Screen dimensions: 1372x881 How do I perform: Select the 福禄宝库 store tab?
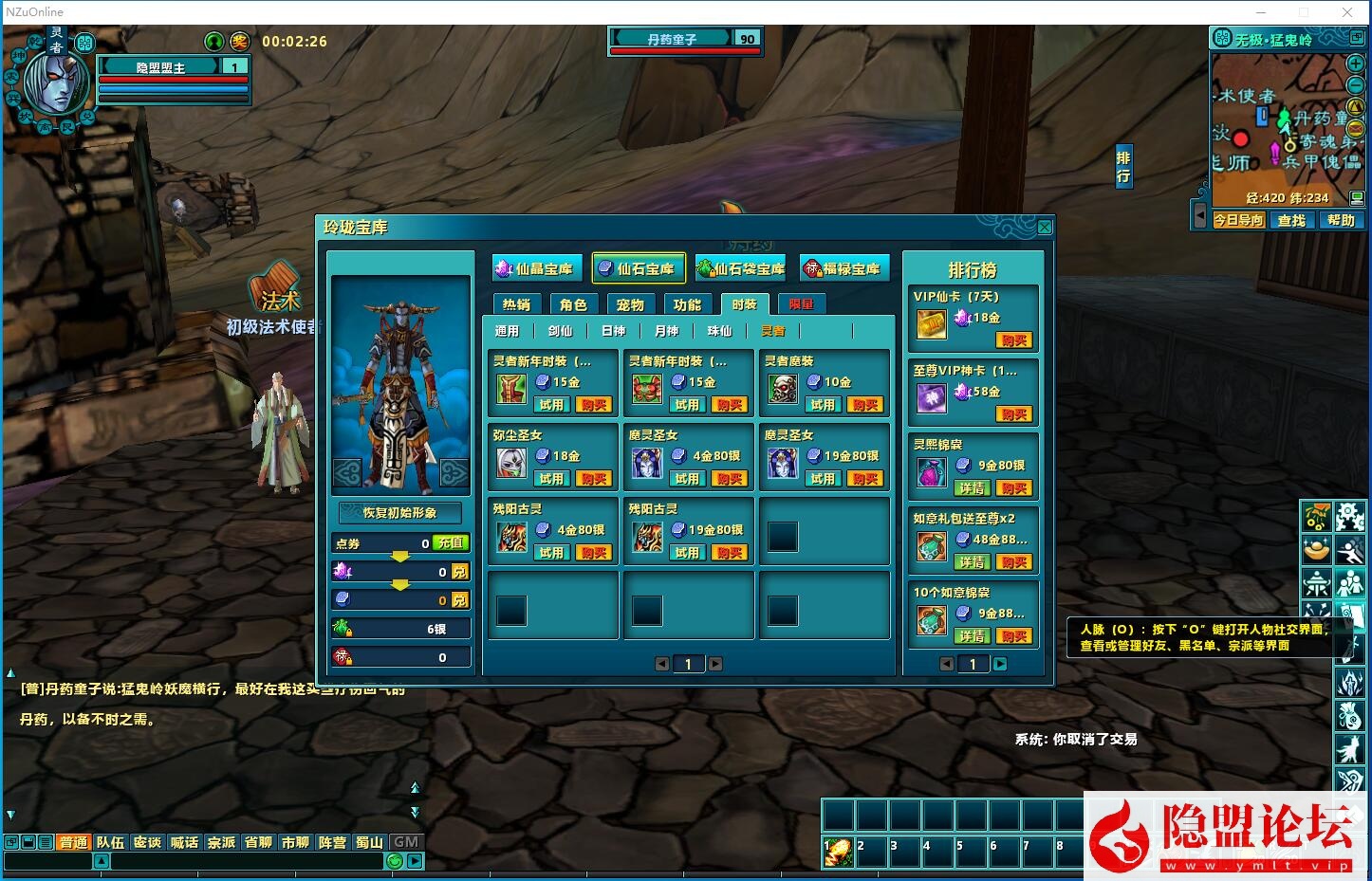point(844,269)
